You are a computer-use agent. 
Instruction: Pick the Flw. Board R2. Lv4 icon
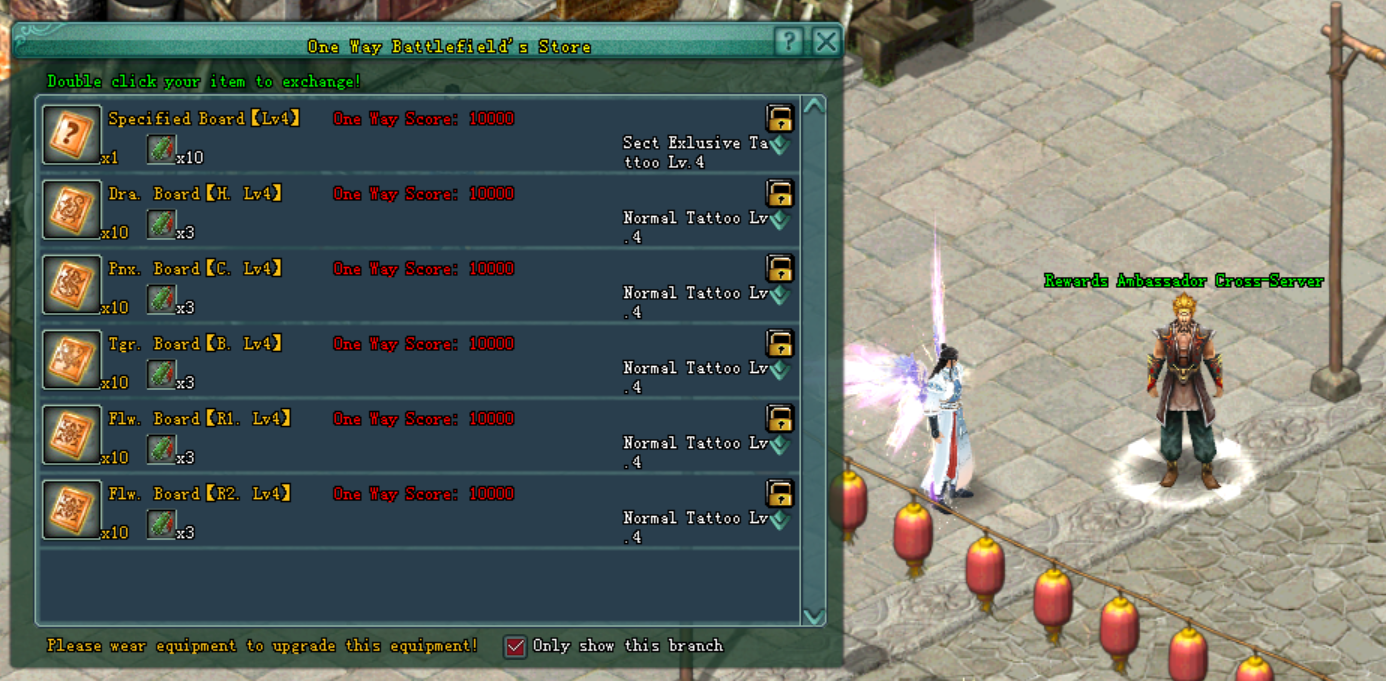click(x=71, y=510)
